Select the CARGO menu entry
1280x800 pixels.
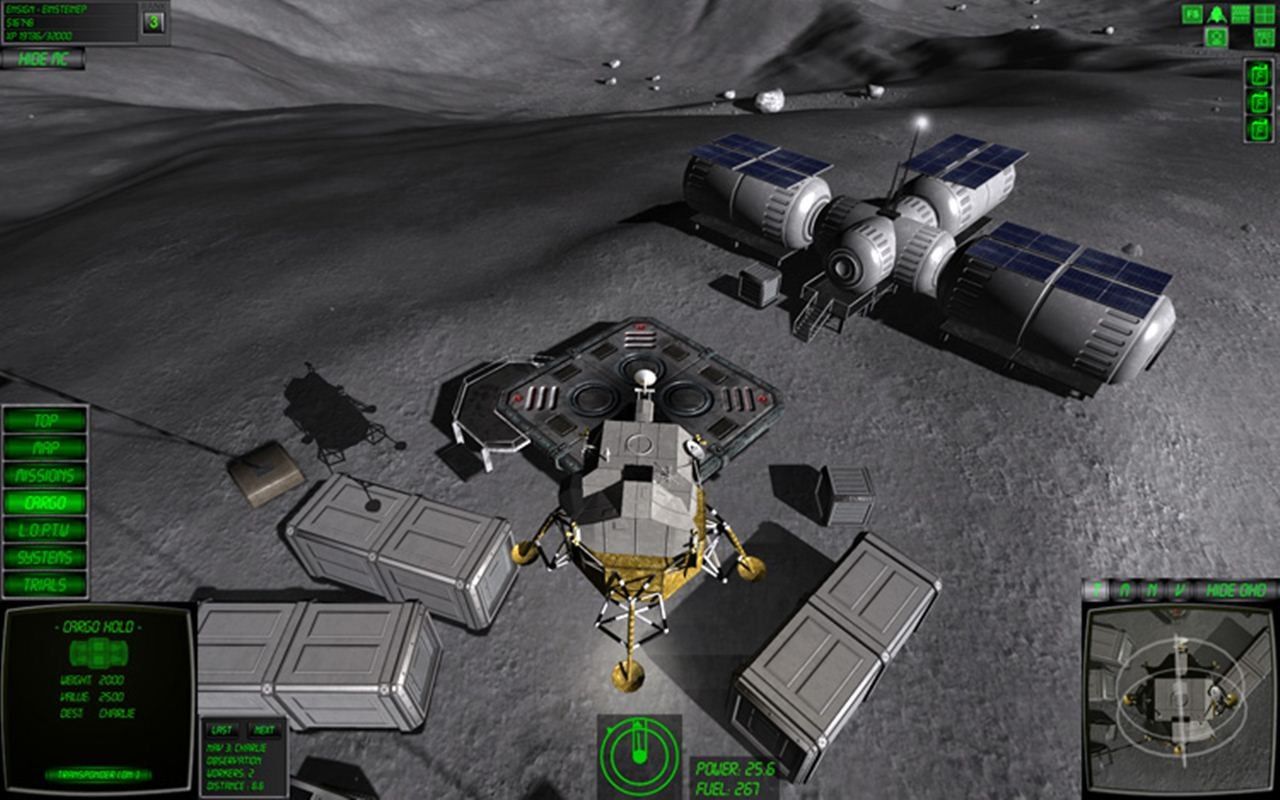click(x=45, y=503)
